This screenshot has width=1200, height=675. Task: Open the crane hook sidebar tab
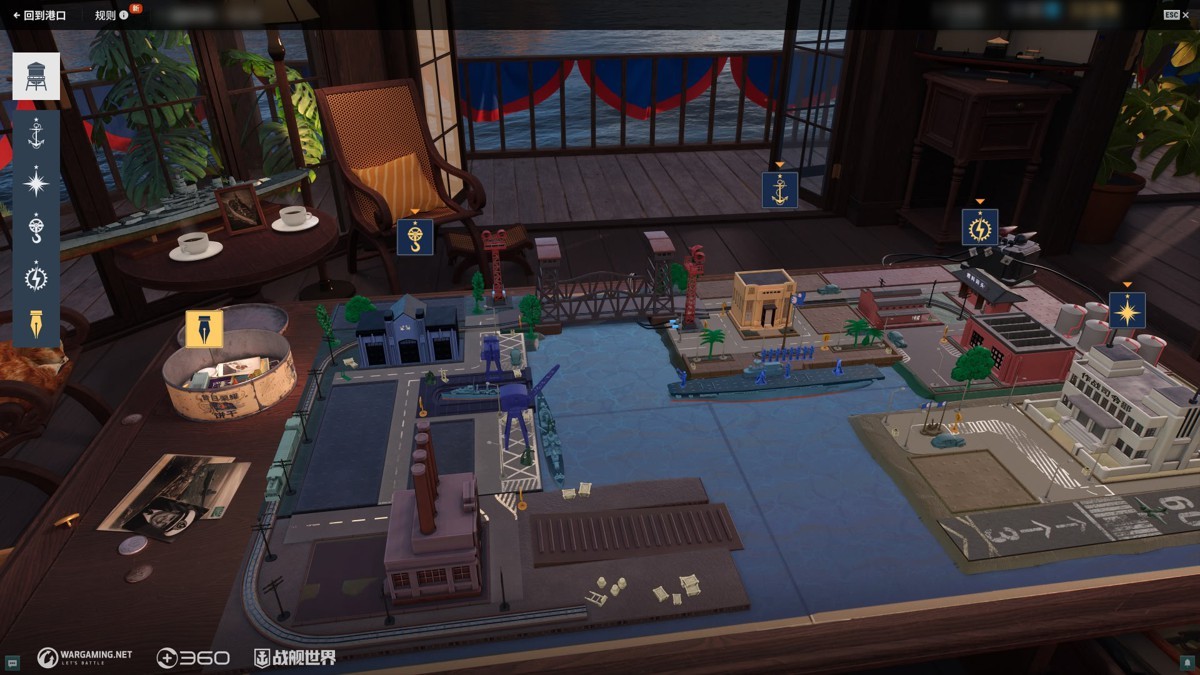(36, 229)
